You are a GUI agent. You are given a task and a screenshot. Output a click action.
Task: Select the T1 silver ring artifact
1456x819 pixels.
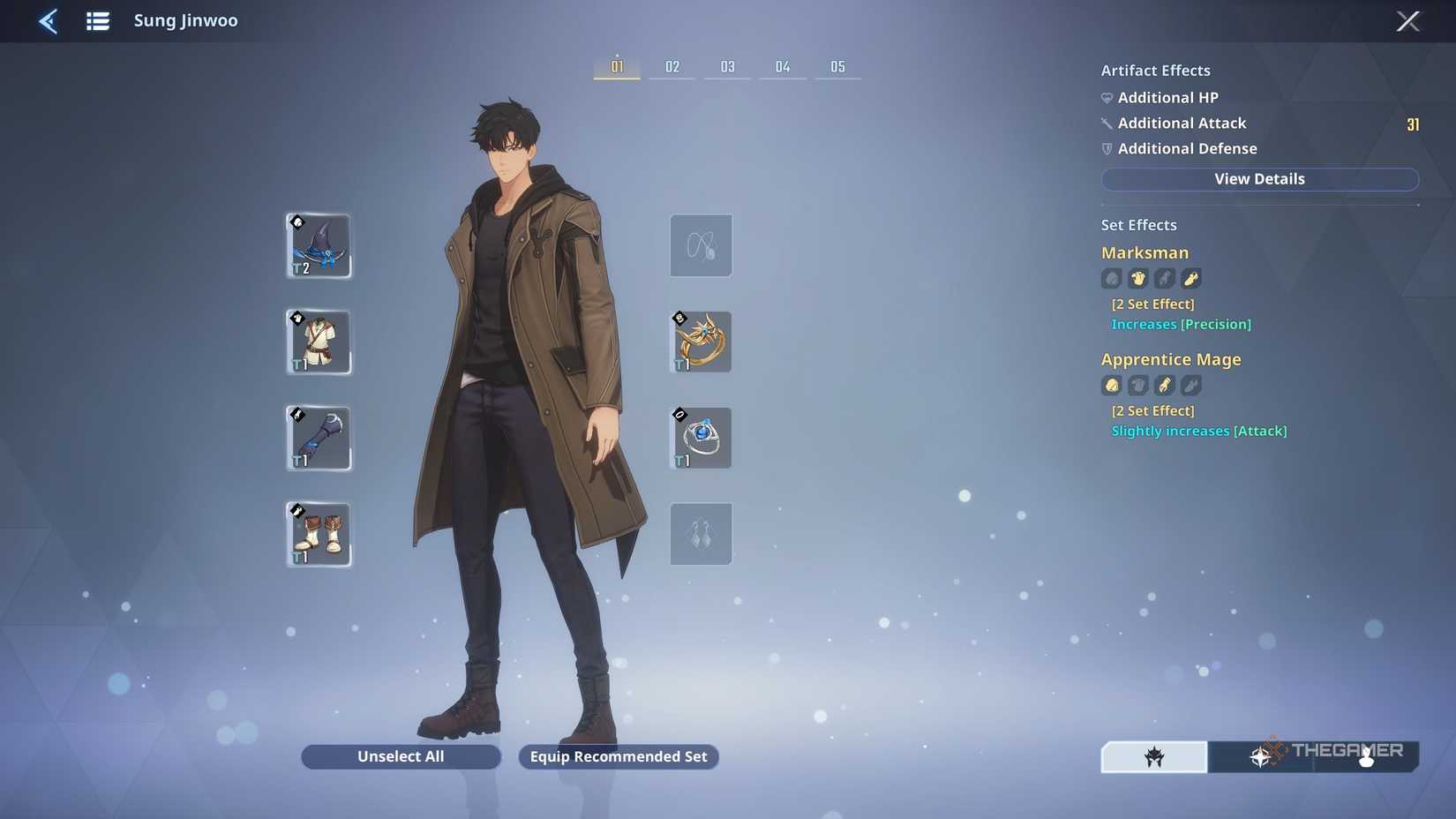tap(700, 438)
